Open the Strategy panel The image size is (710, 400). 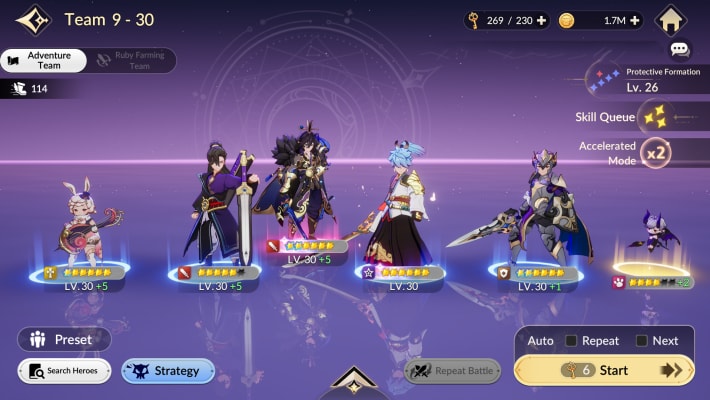tap(168, 371)
